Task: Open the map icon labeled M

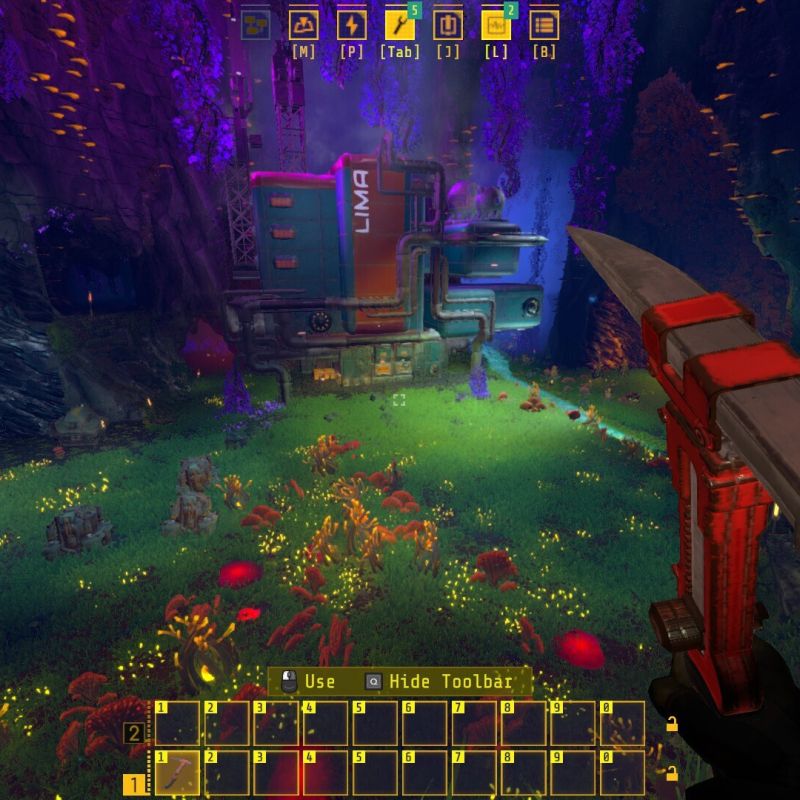Action: 303,25
